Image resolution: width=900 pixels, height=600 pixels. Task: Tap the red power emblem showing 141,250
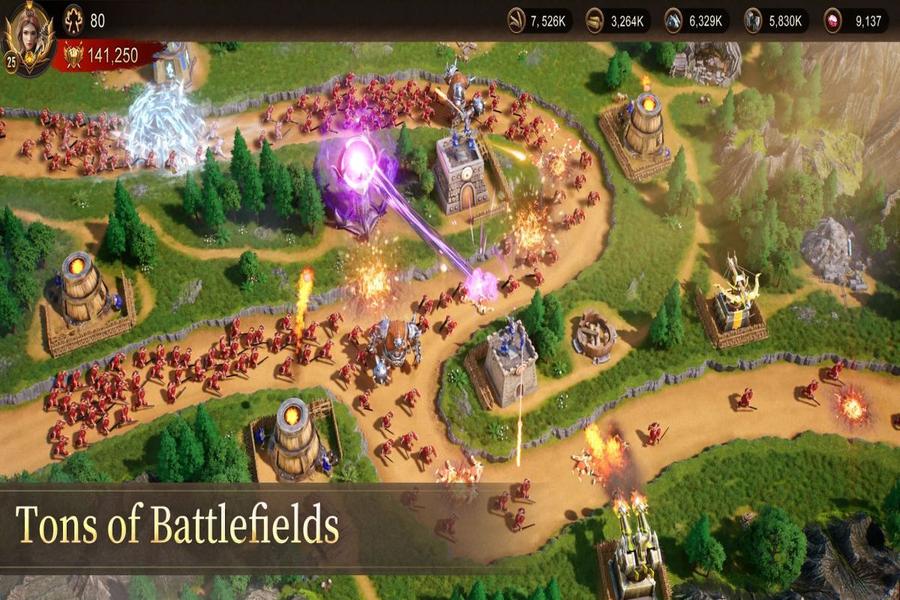73,56
